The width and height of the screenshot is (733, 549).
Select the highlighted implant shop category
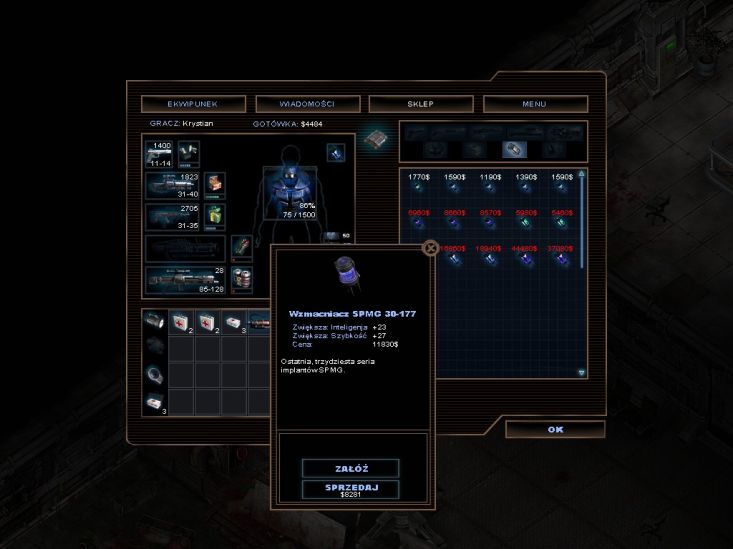coord(510,149)
